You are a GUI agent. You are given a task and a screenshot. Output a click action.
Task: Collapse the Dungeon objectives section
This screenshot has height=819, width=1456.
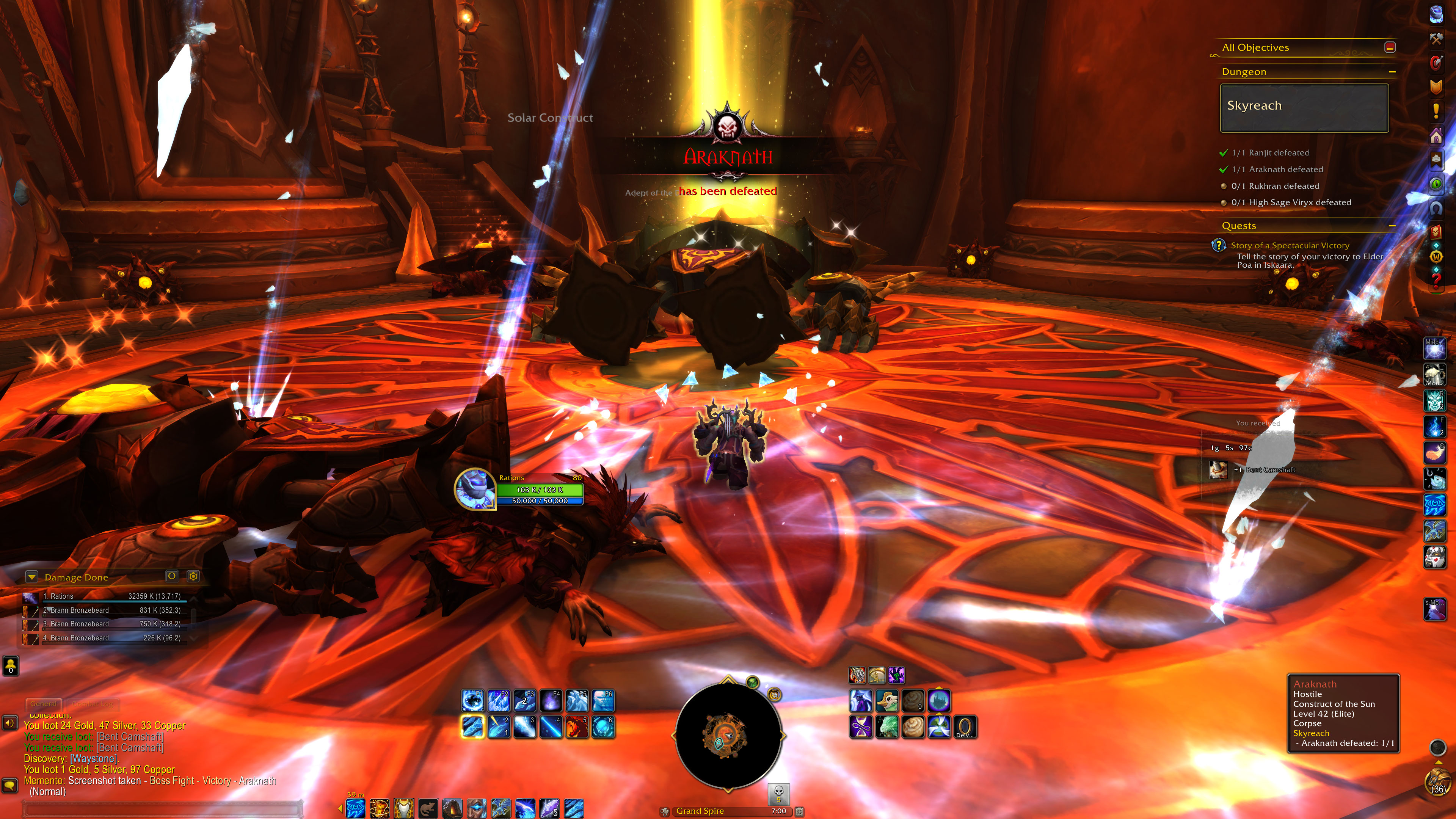[x=1392, y=72]
